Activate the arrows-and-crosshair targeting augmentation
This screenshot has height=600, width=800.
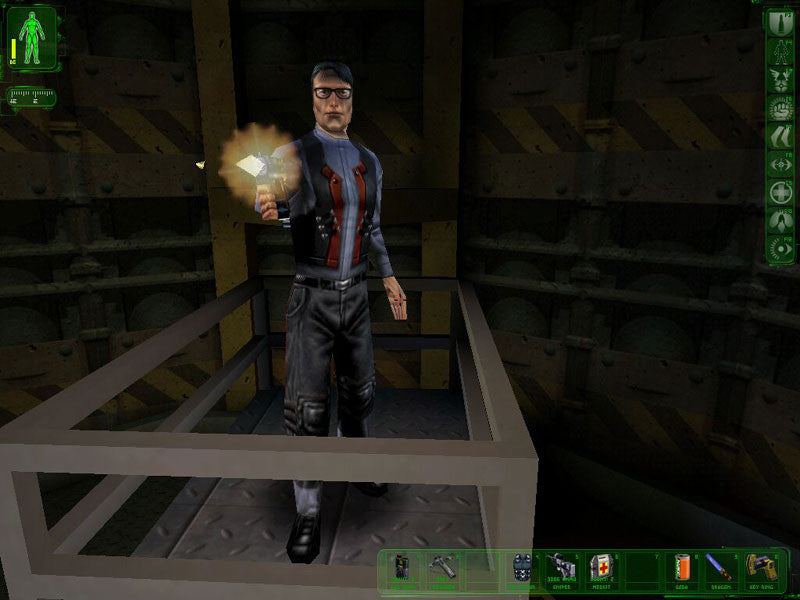click(x=780, y=163)
